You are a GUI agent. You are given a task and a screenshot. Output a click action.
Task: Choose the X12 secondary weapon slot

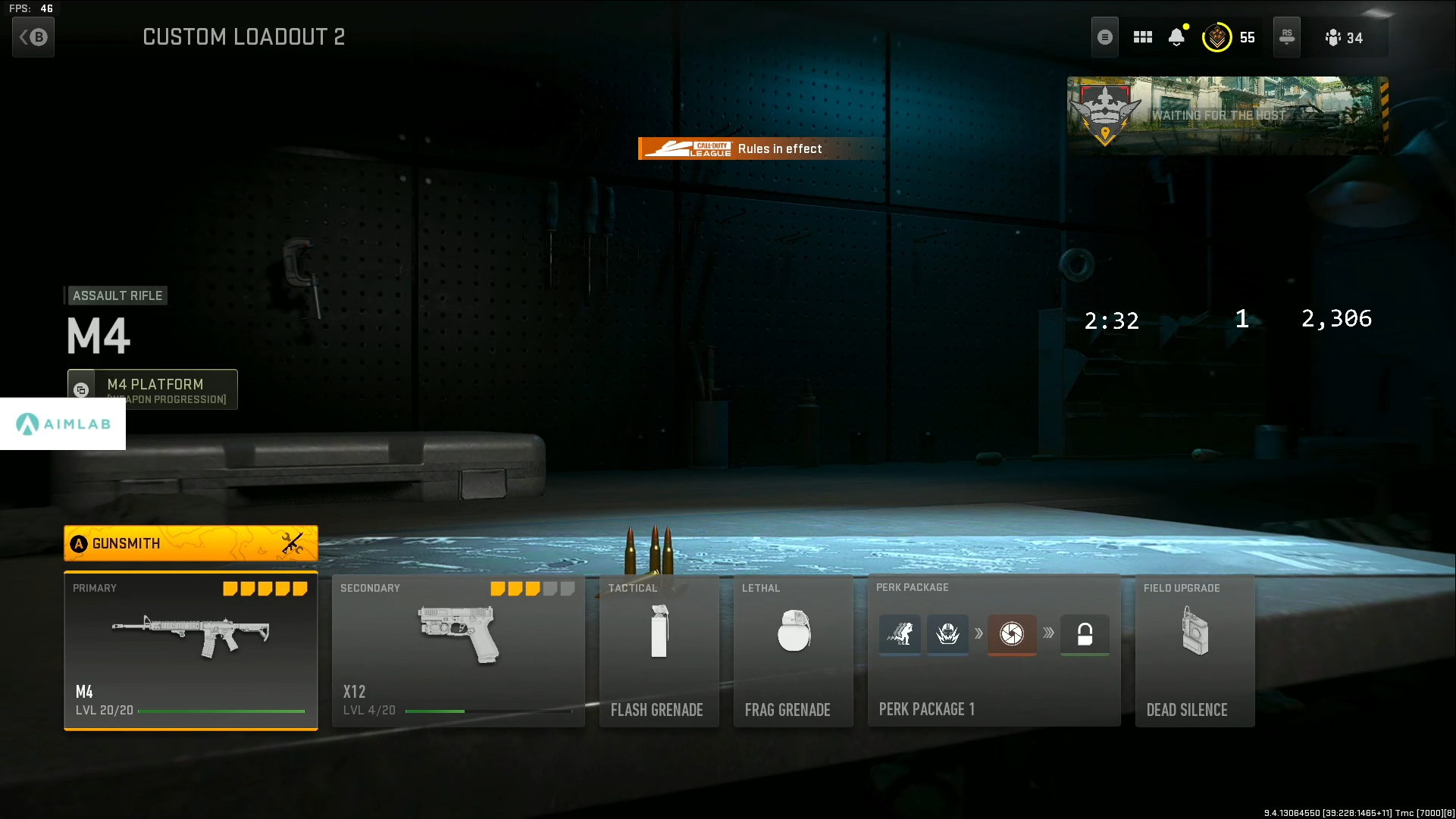pyautogui.click(x=458, y=651)
